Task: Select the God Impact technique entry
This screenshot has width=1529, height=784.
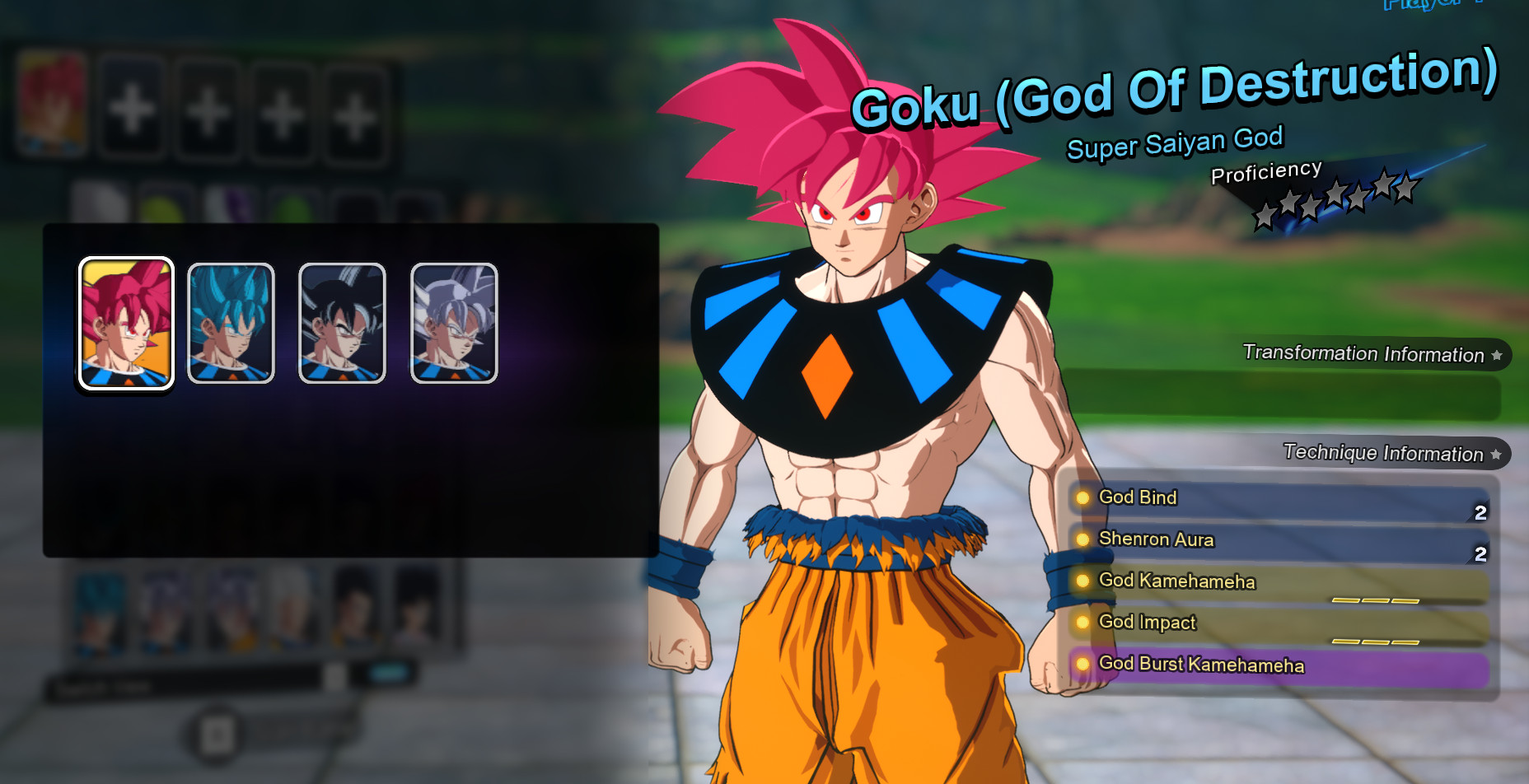Action: tap(1148, 623)
